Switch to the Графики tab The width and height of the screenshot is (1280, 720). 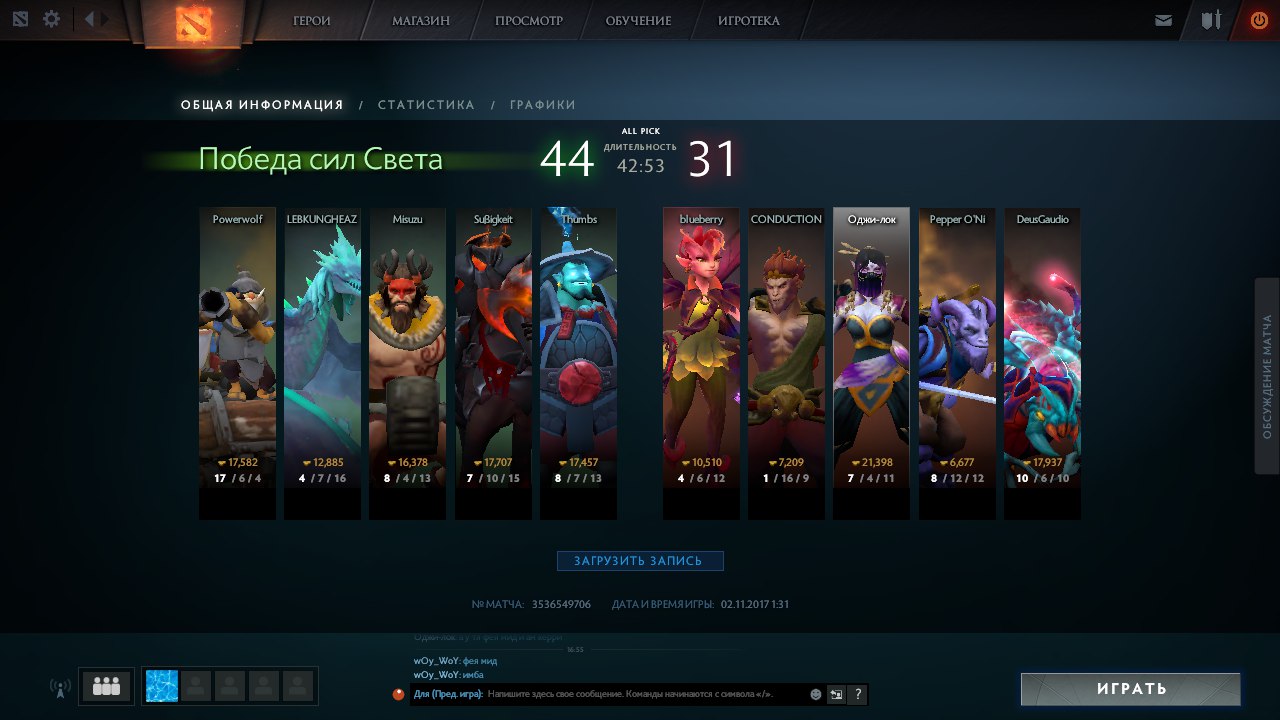click(x=542, y=105)
